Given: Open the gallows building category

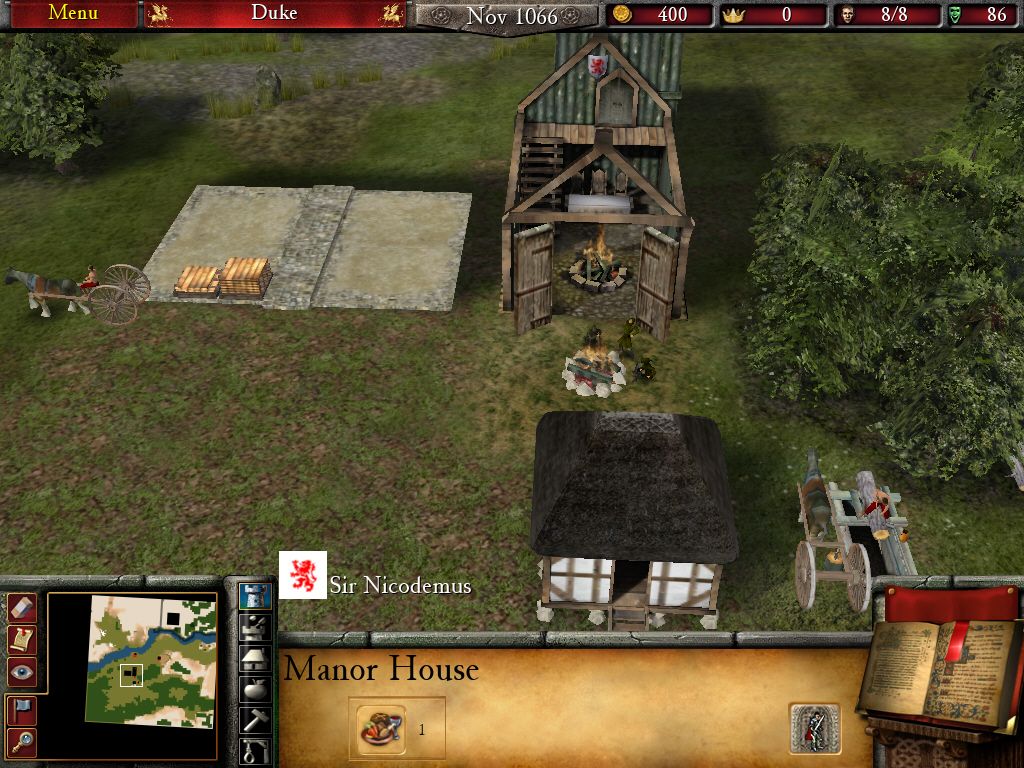Looking at the screenshot, I should [256, 749].
